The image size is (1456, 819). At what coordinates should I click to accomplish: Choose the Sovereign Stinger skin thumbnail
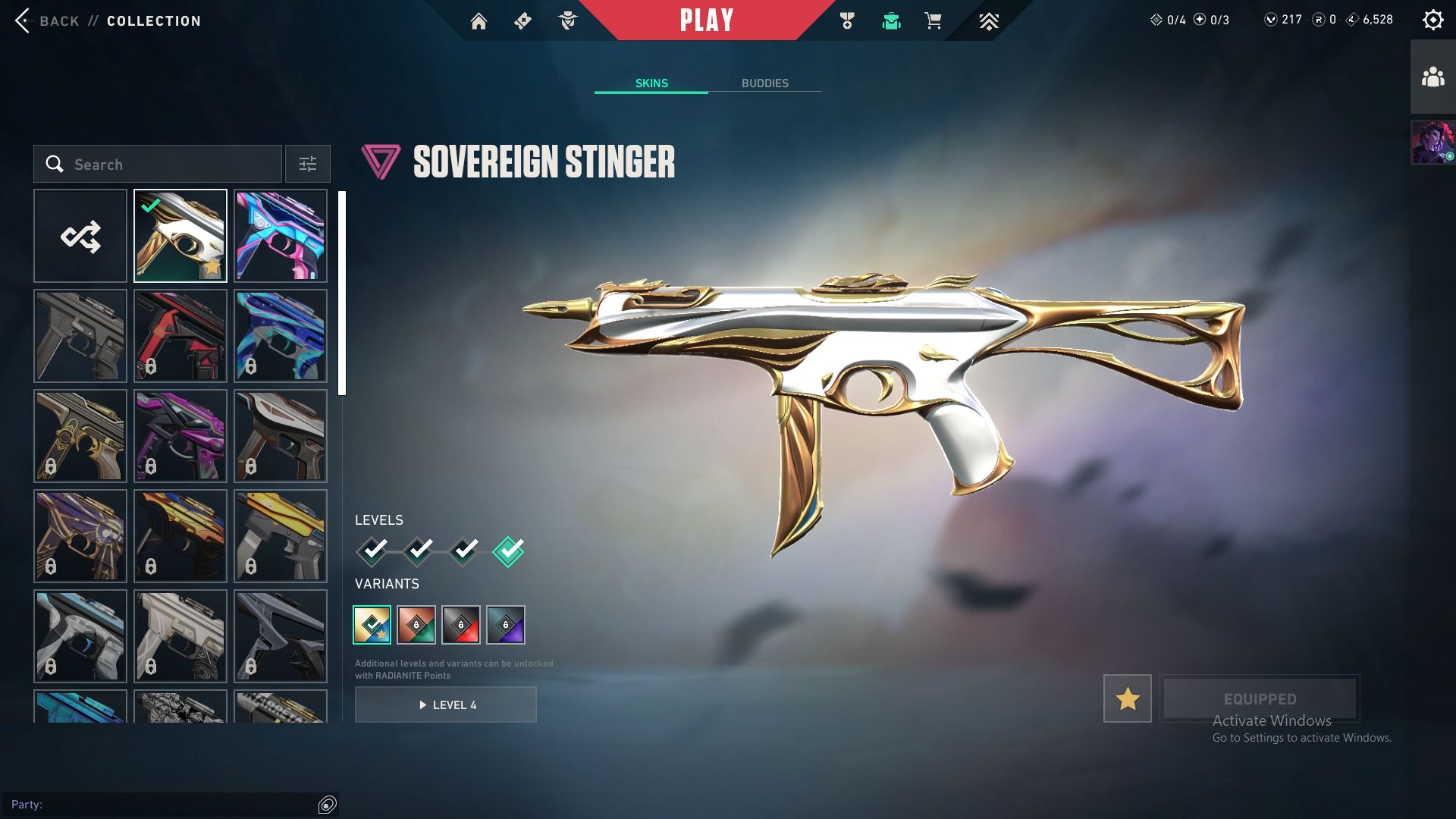tap(180, 236)
